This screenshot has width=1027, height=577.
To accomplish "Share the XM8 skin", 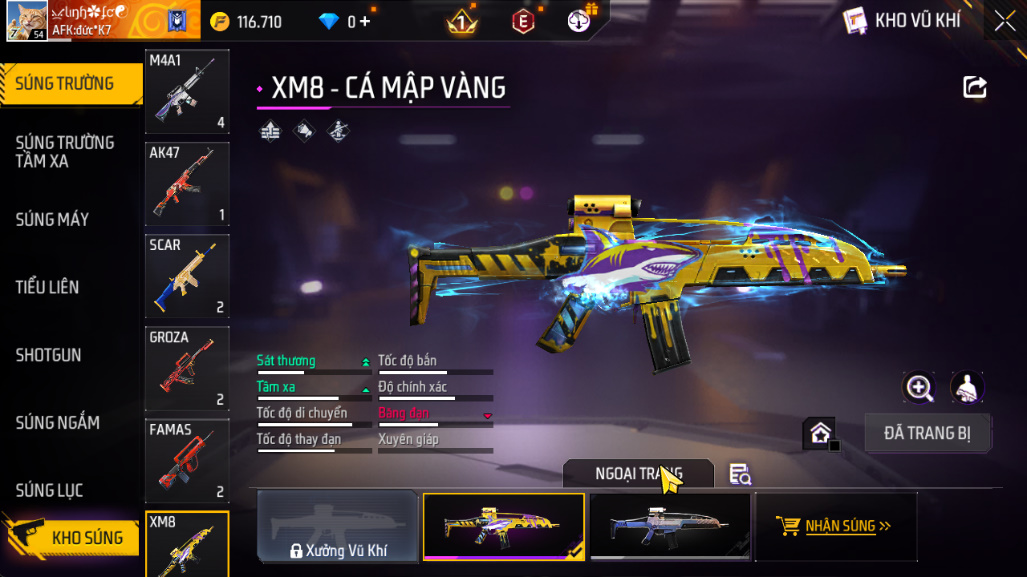I will click(x=974, y=87).
